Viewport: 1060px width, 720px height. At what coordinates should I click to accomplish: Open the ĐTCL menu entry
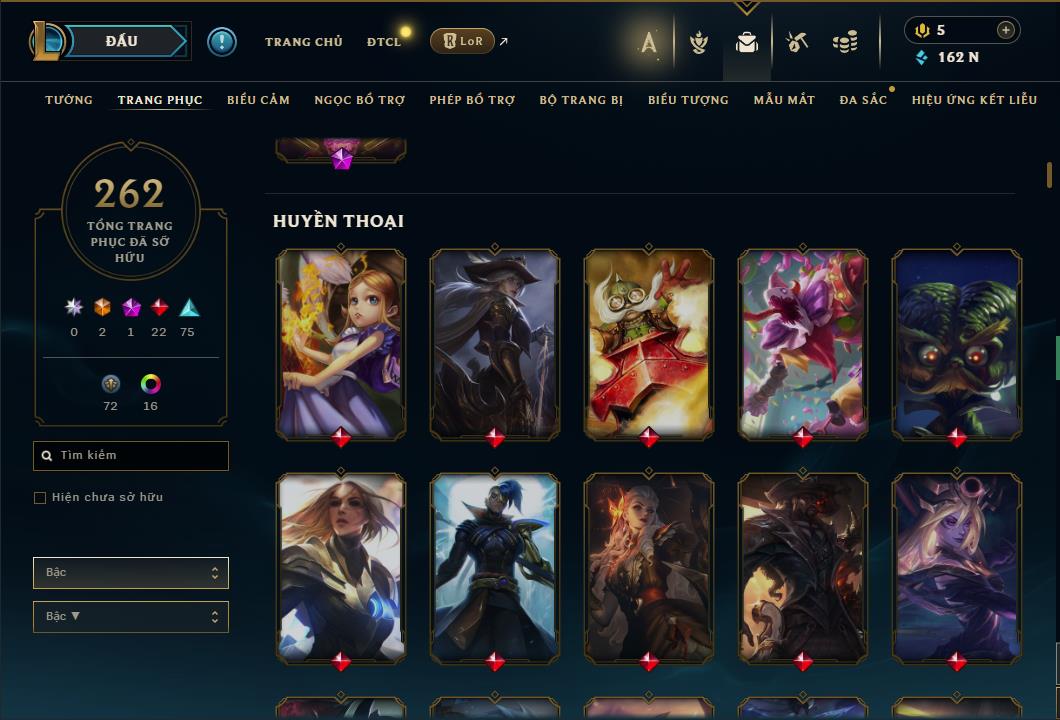tap(383, 42)
